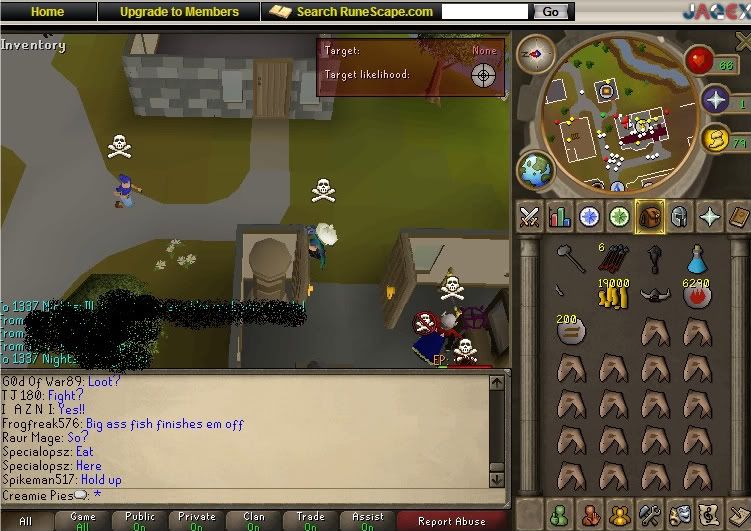
Task: Select the blue potion in the inventory
Action: pos(697,259)
